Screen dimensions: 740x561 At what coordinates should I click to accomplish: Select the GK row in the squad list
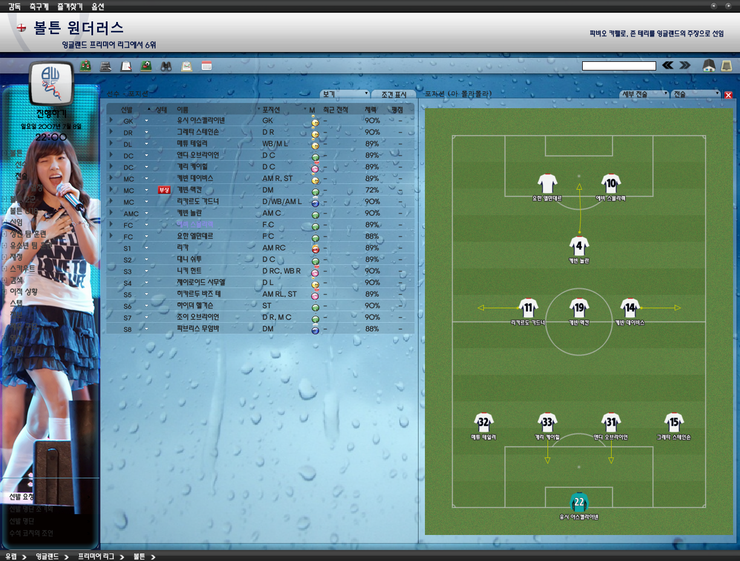click(x=260, y=120)
